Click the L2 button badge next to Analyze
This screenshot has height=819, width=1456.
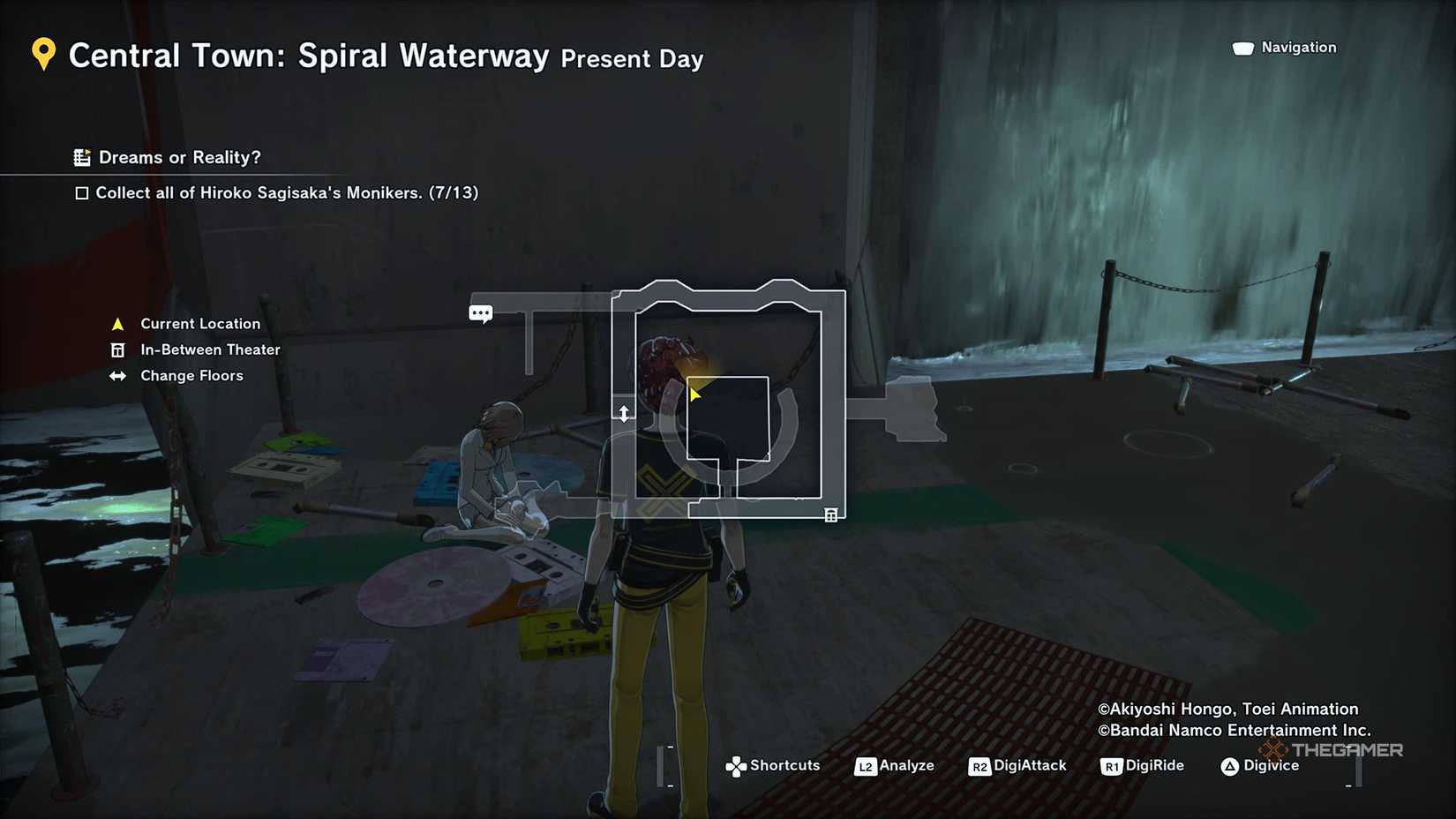[x=866, y=766]
